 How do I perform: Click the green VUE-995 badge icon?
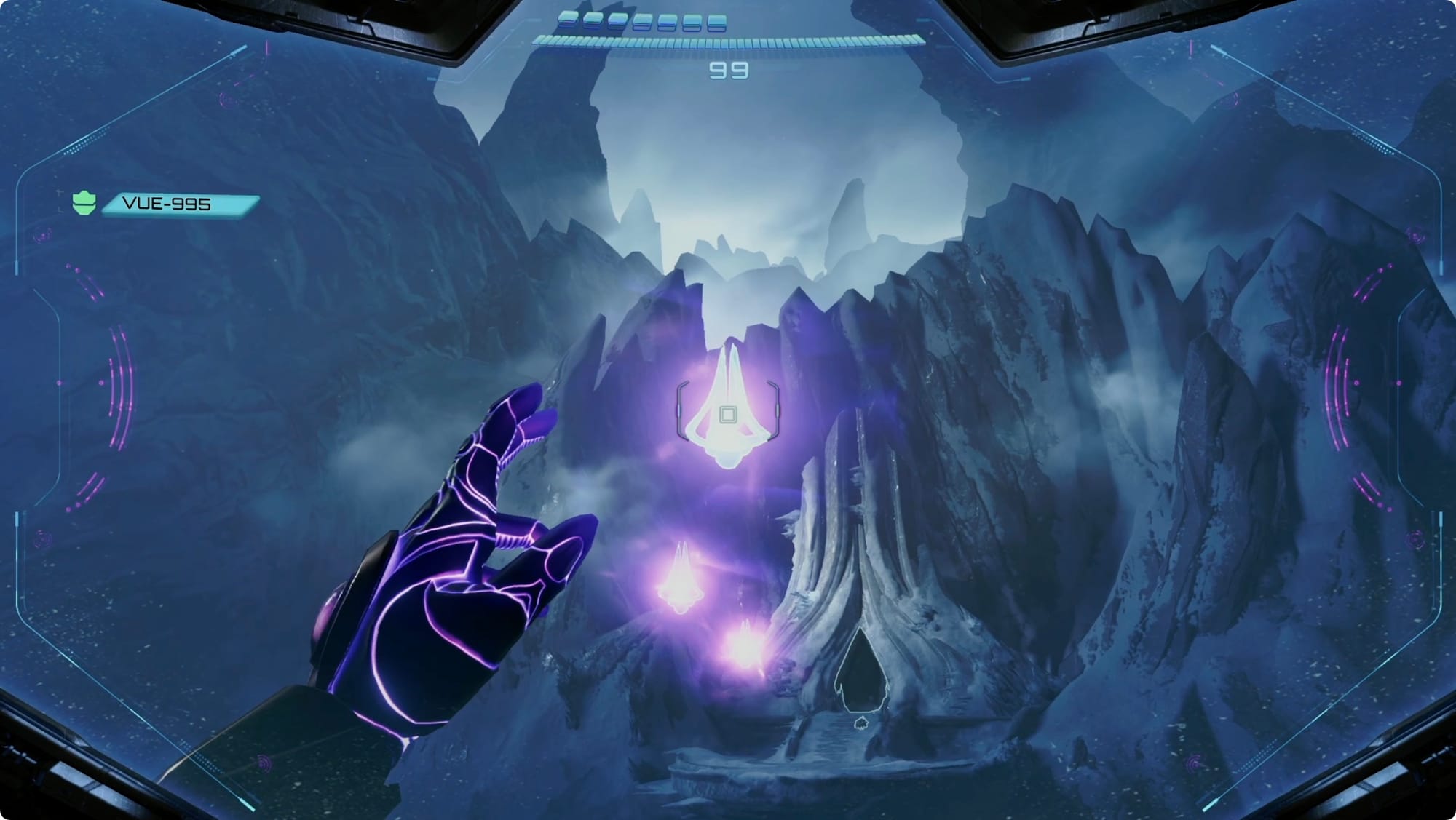84,203
